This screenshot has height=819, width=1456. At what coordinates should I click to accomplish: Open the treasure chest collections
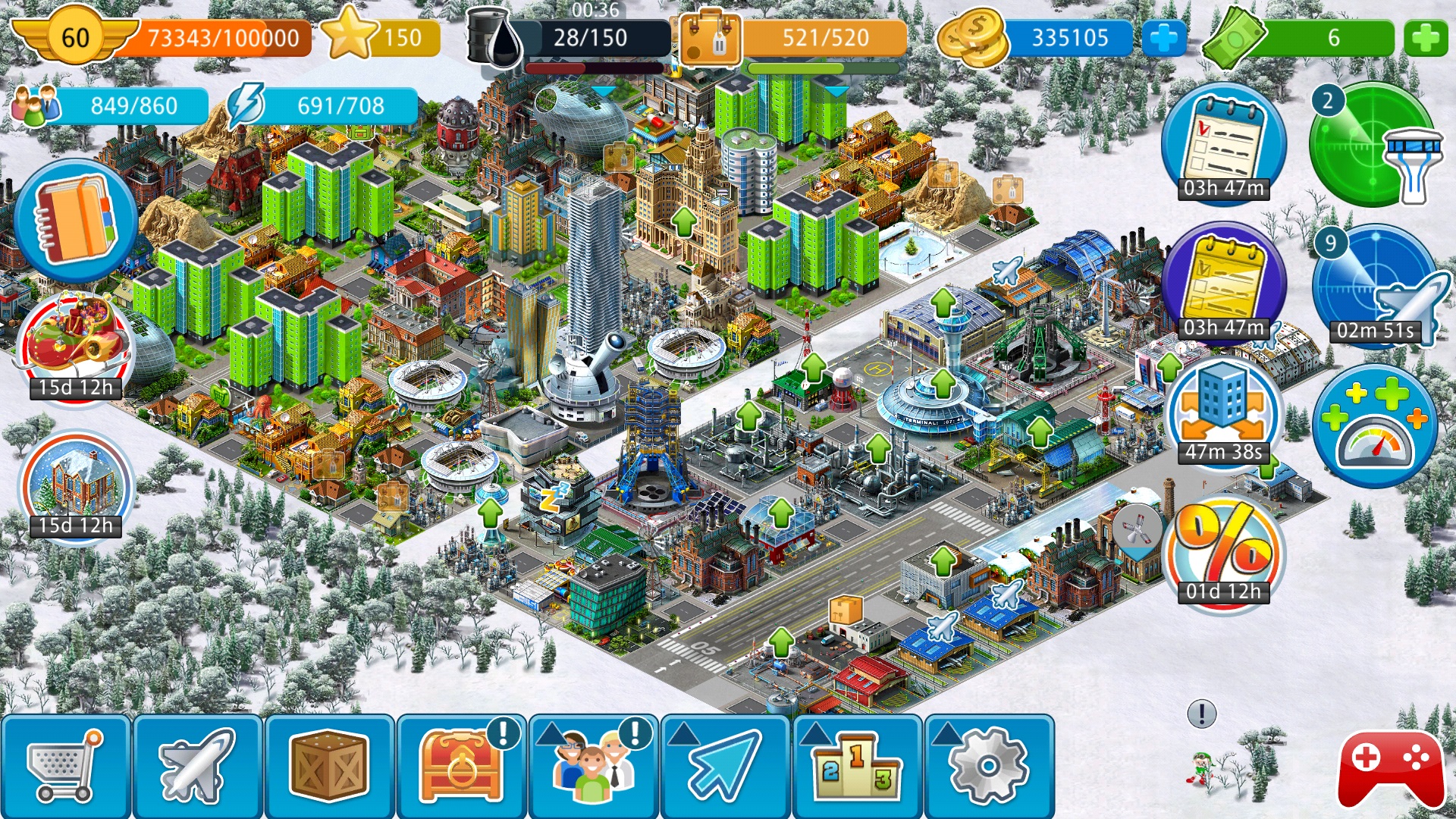tap(460, 766)
